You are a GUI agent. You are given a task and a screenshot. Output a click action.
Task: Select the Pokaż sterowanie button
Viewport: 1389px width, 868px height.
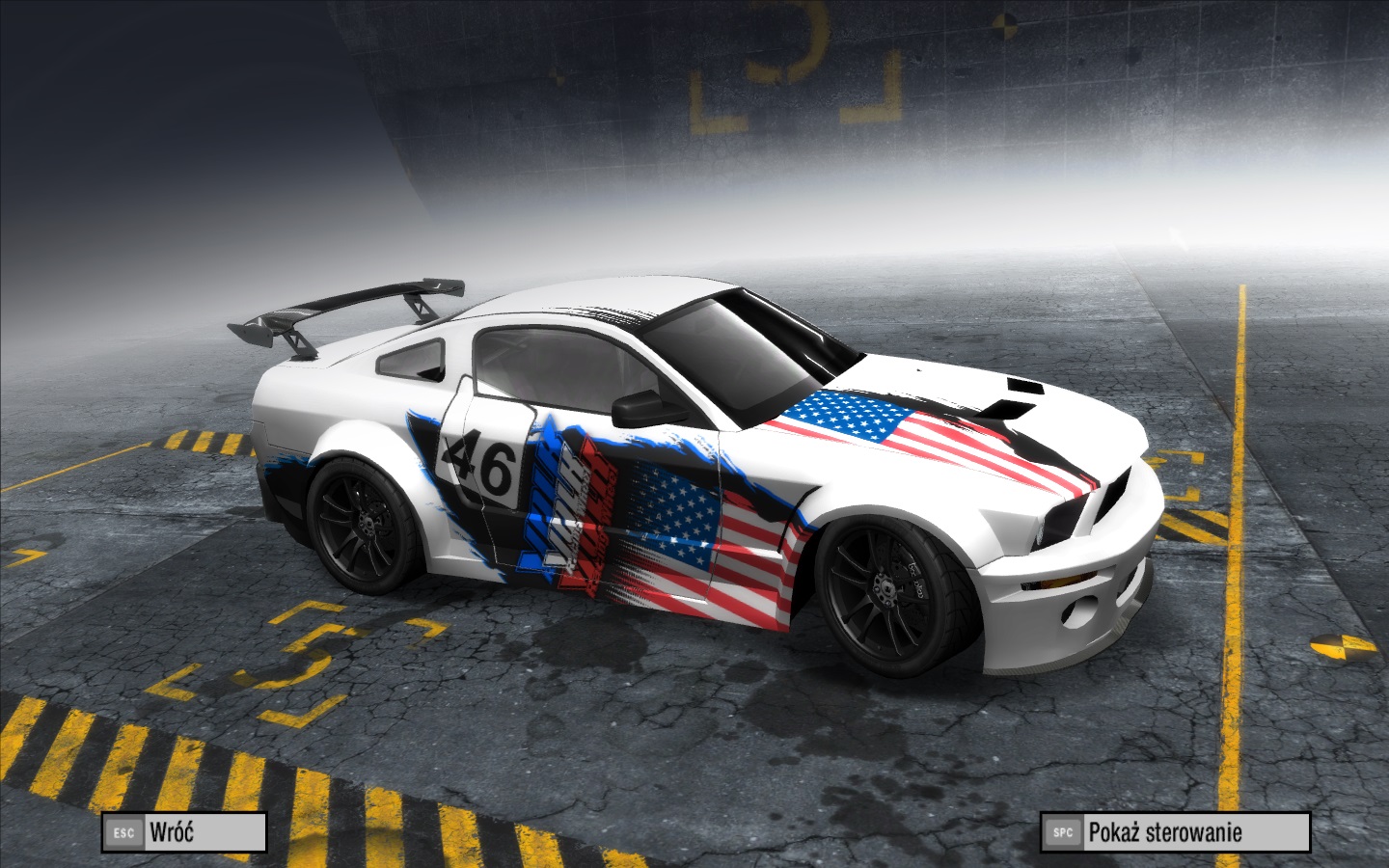pyautogui.click(x=1174, y=832)
